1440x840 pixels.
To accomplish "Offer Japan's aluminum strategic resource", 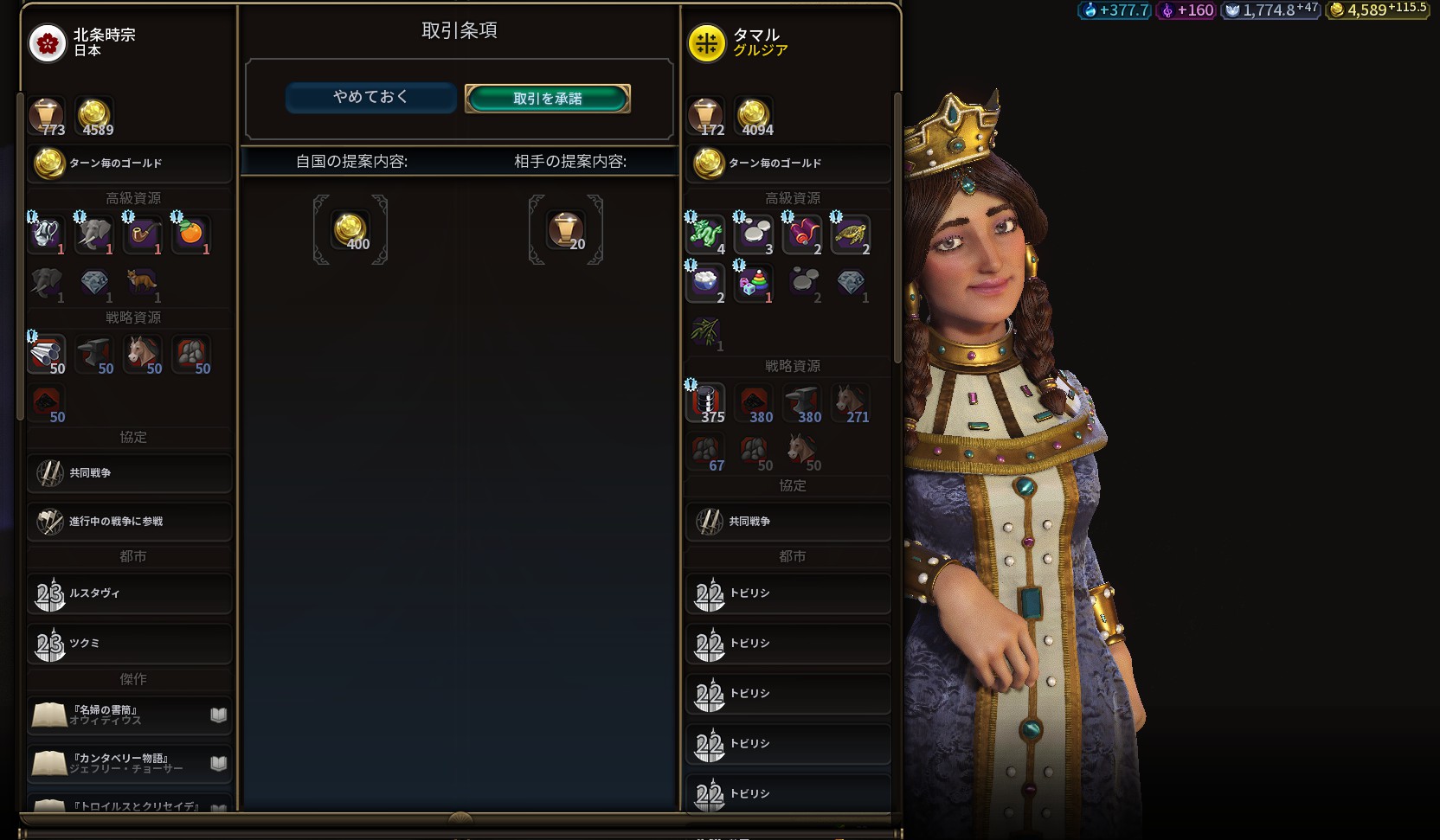I will pyautogui.click(x=47, y=353).
